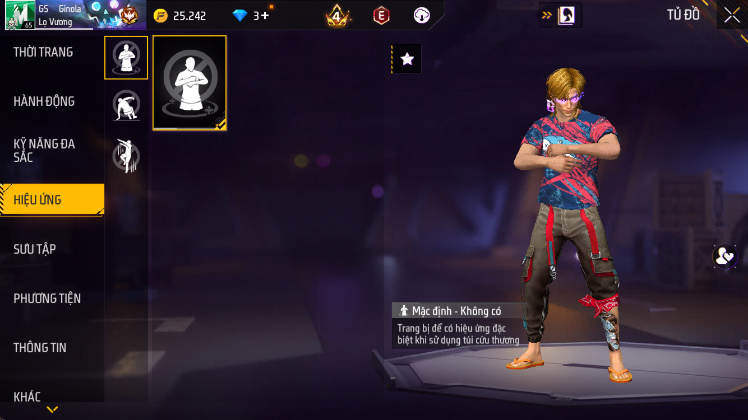Select the Khác category
This screenshot has width=748, height=420.
pos(27,396)
